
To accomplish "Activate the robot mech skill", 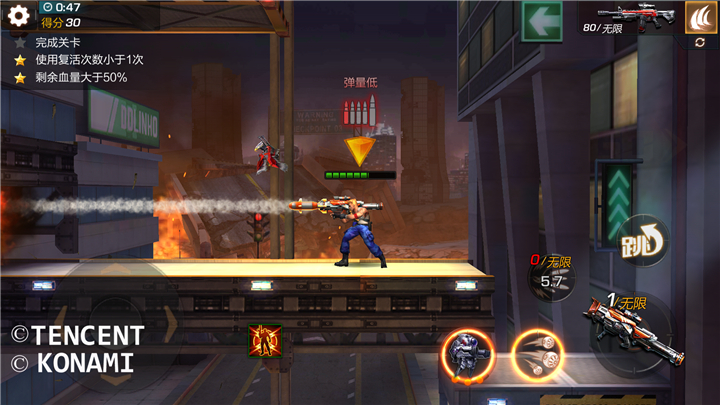I will [x=467, y=354].
